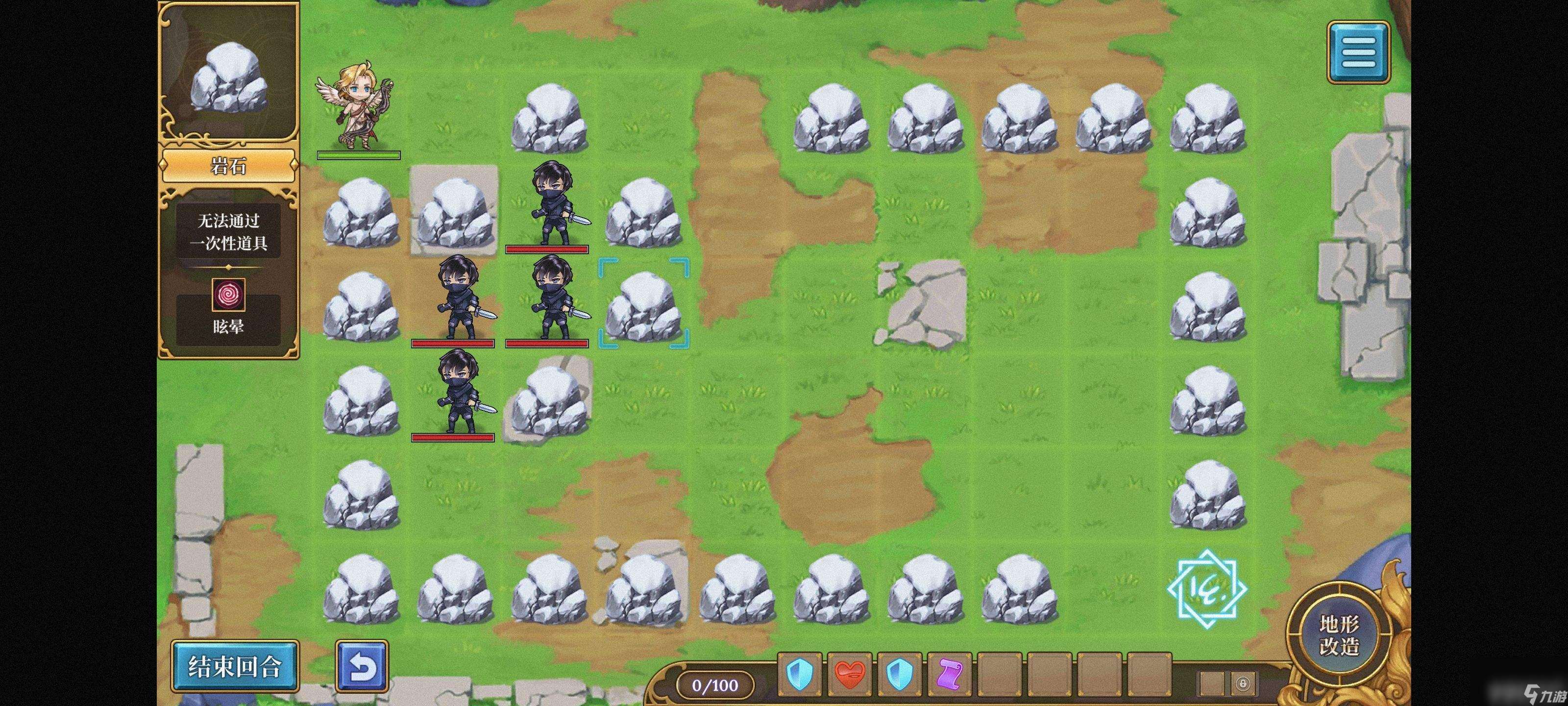This screenshot has height=706, width=1568.
Task: Click the 结束回合 end turn button
Action: [x=234, y=666]
